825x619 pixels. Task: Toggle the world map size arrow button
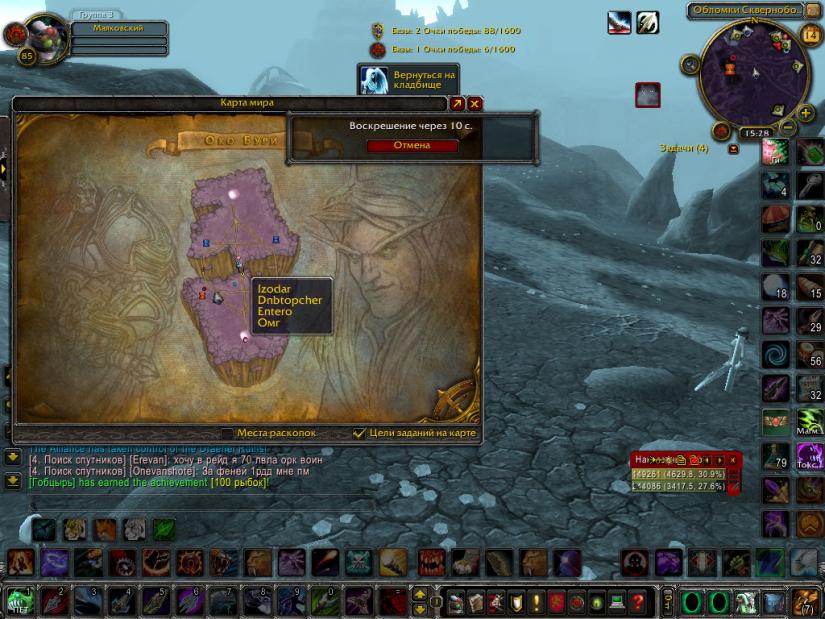[457, 103]
